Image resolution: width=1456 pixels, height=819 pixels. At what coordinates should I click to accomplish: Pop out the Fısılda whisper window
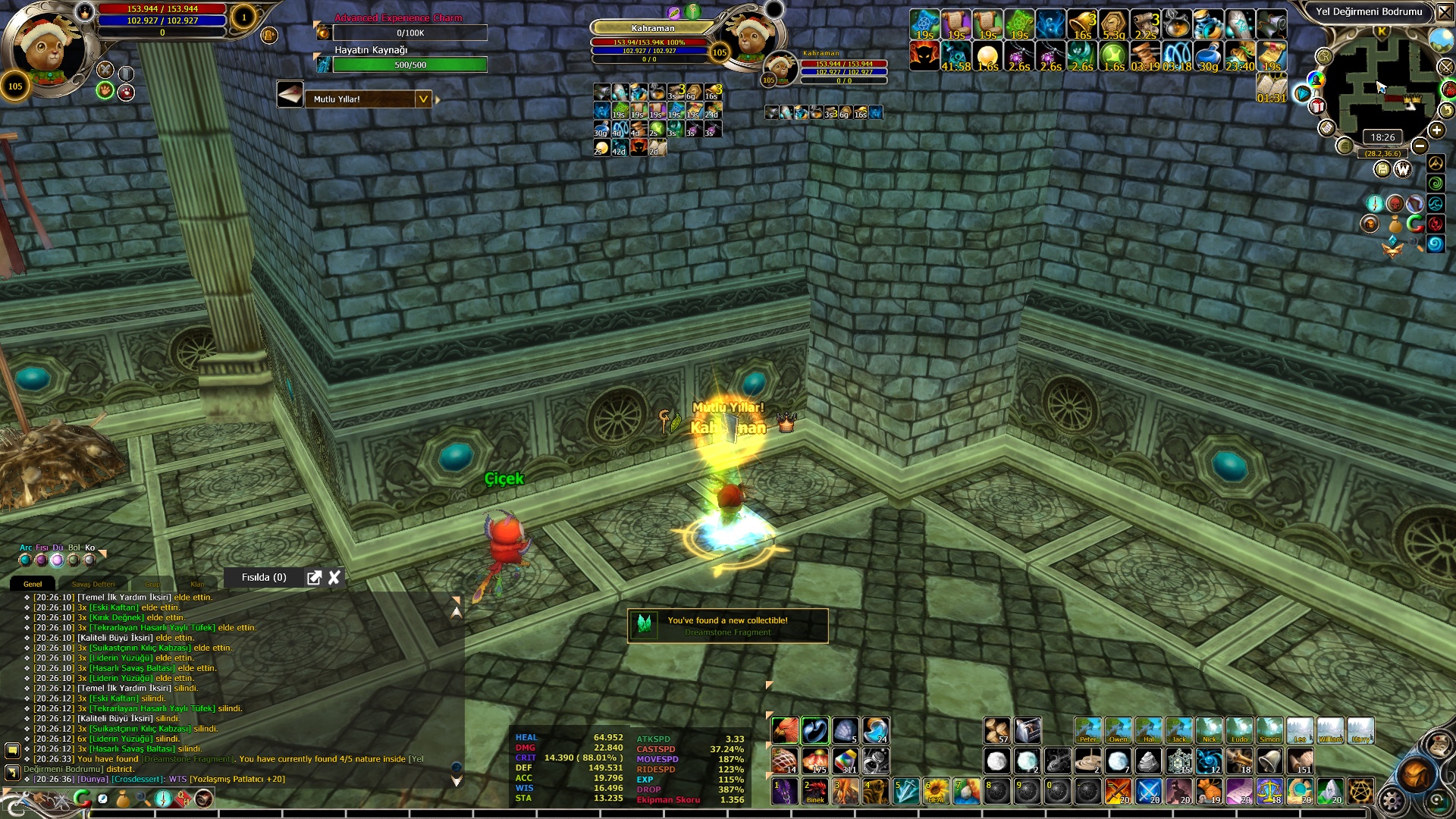click(x=314, y=578)
